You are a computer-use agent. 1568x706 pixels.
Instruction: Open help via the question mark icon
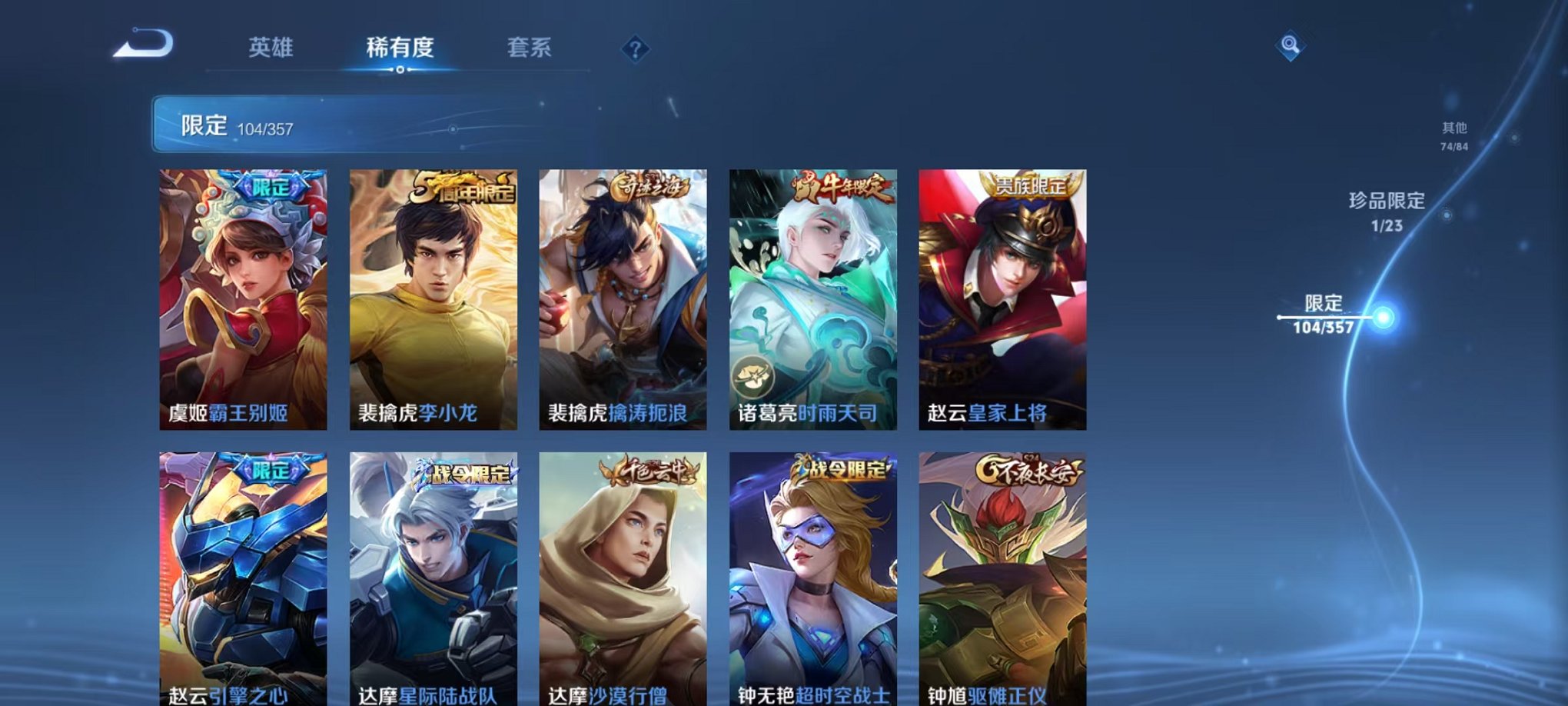pyautogui.click(x=635, y=49)
